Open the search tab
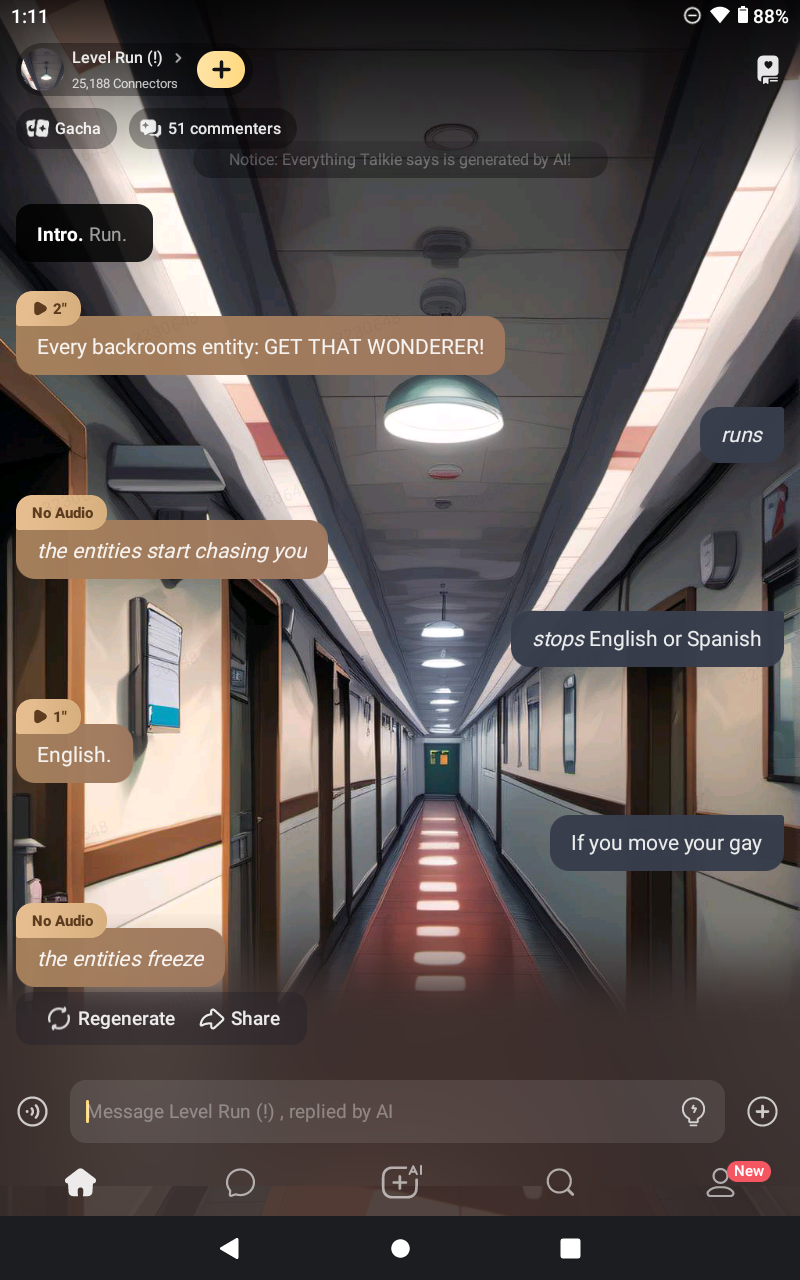The width and height of the screenshot is (800, 1280). pyautogui.click(x=560, y=1183)
